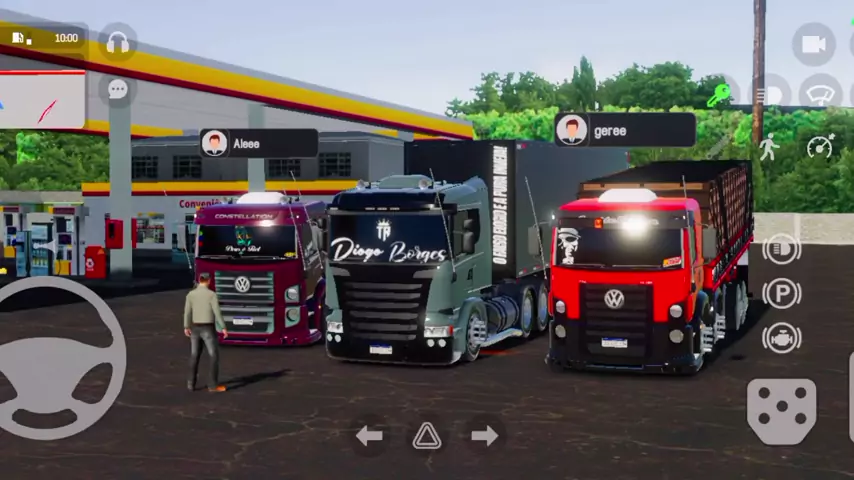Exit the truck using walking person icon
This screenshot has width=854, height=480.
click(768, 146)
